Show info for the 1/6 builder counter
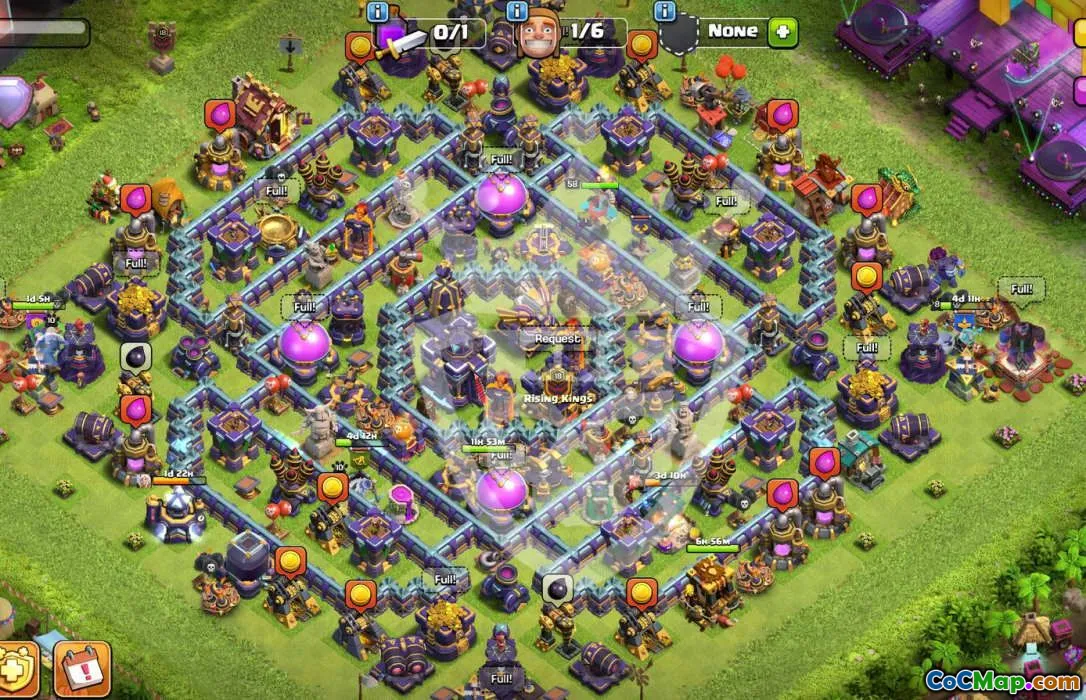Viewport: 1086px width, 700px height. 517,12
